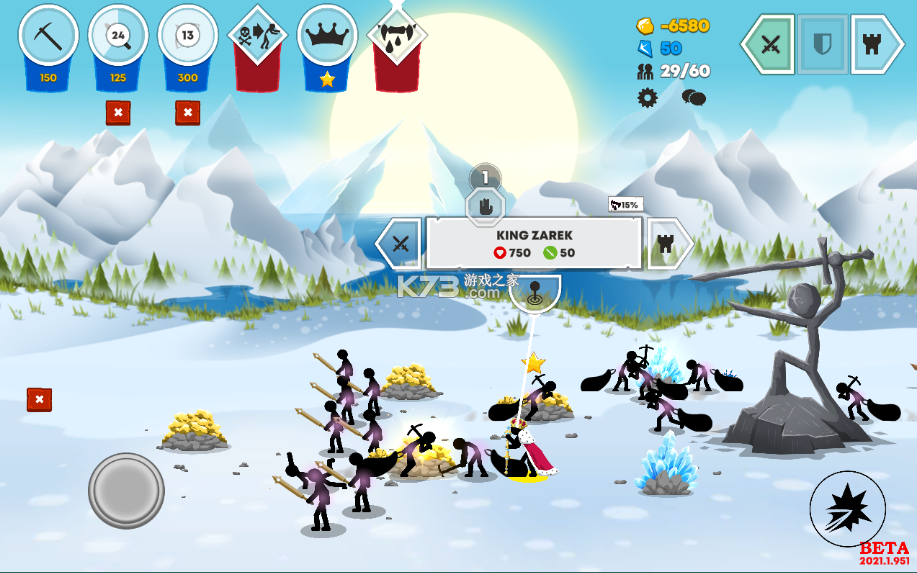This screenshot has height=573, width=917.
Task: Trigger the burst attack ability button
Action: (846, 508)
